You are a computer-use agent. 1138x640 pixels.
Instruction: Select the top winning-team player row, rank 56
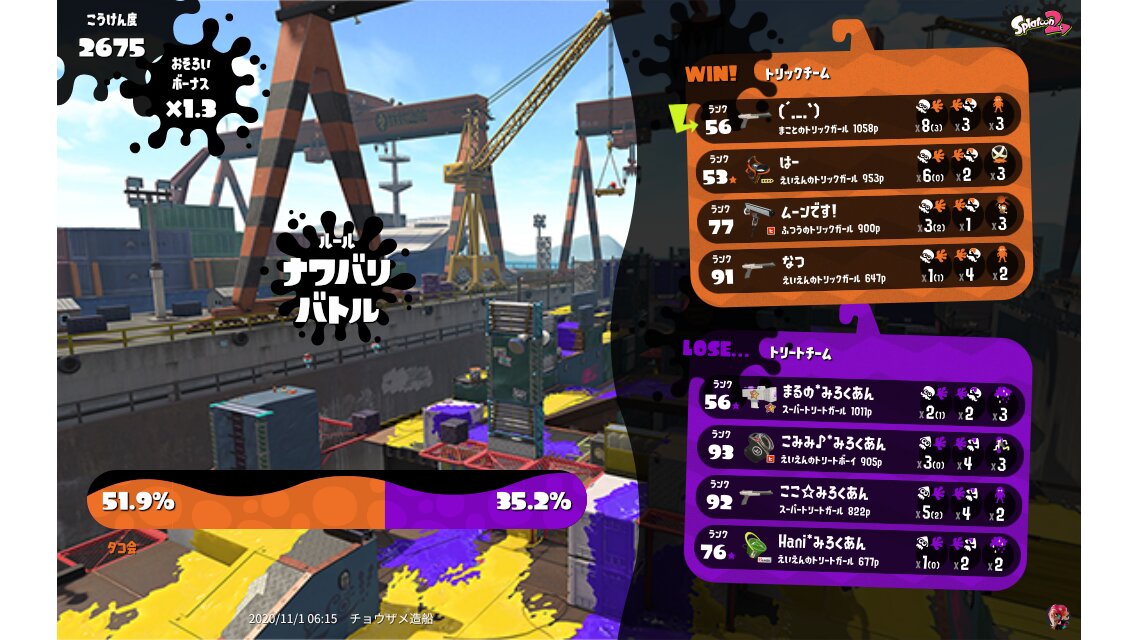[860, 116]
